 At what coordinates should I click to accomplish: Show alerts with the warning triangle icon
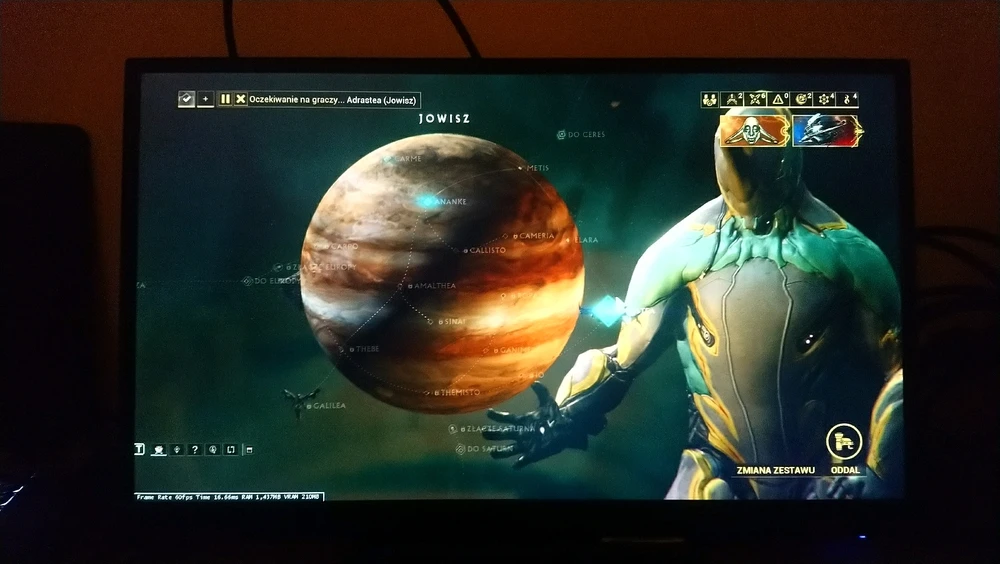[x=779, y=99]
